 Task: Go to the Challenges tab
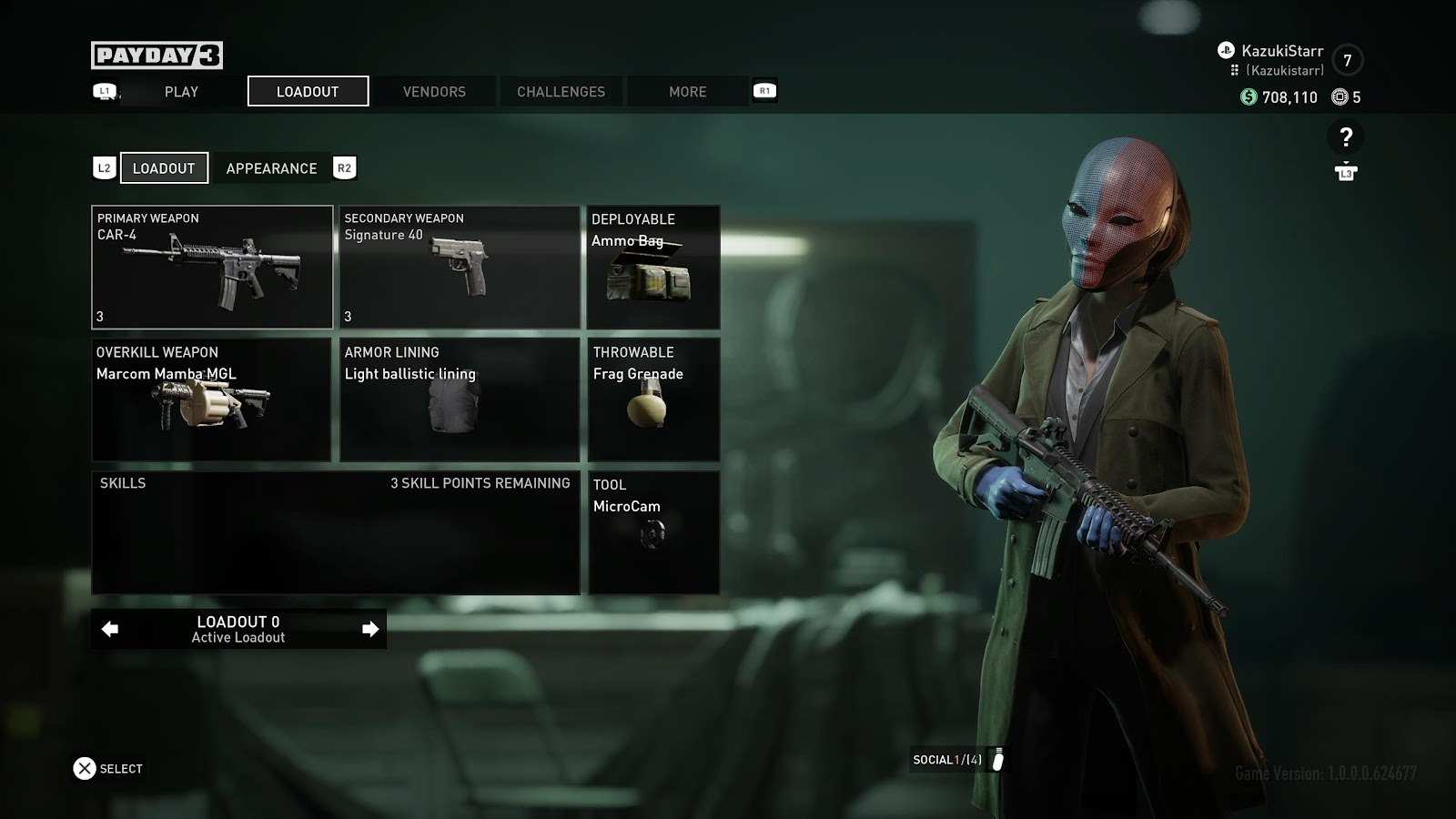[561, 92]
